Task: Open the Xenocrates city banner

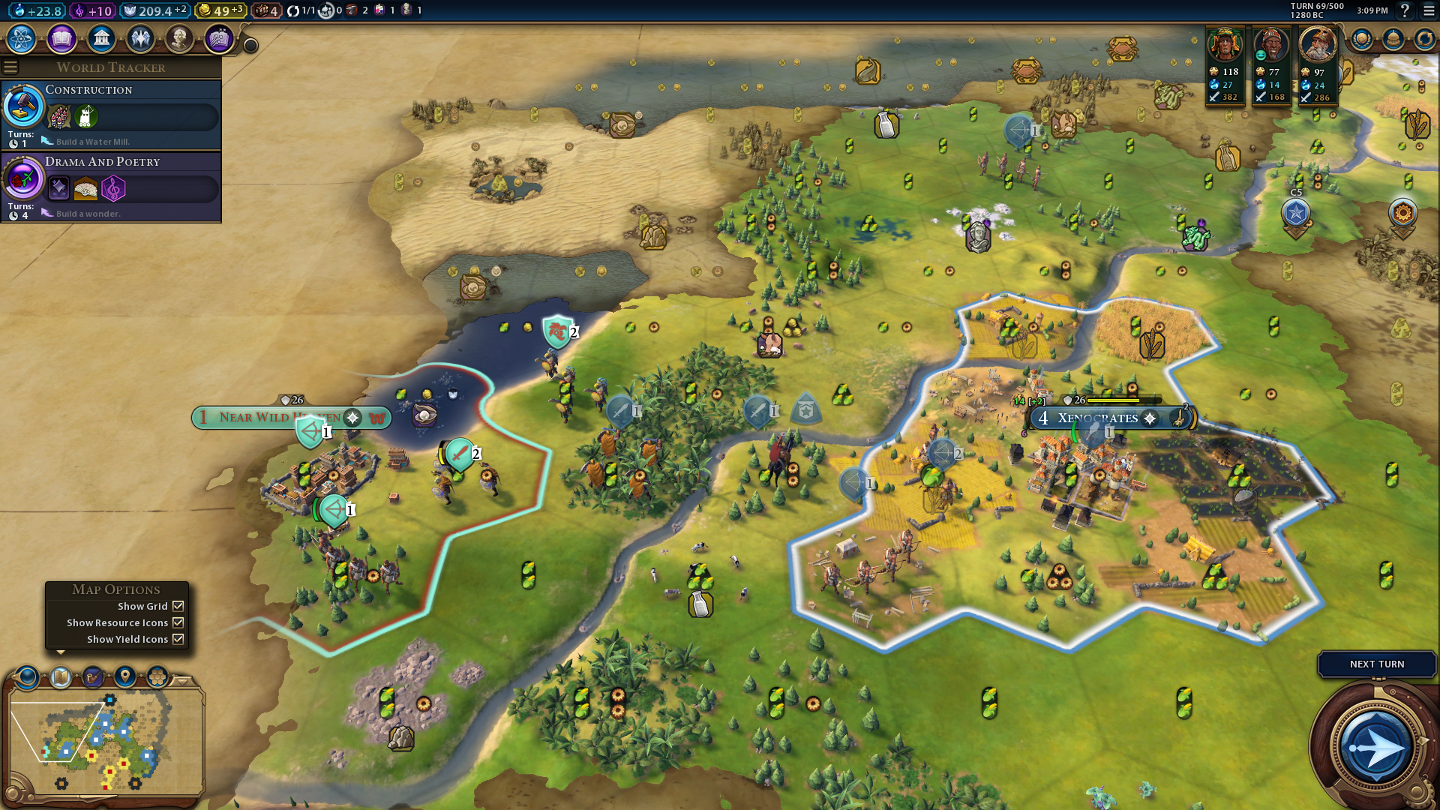Action: pyautogui.click(x=1097, y=418)
